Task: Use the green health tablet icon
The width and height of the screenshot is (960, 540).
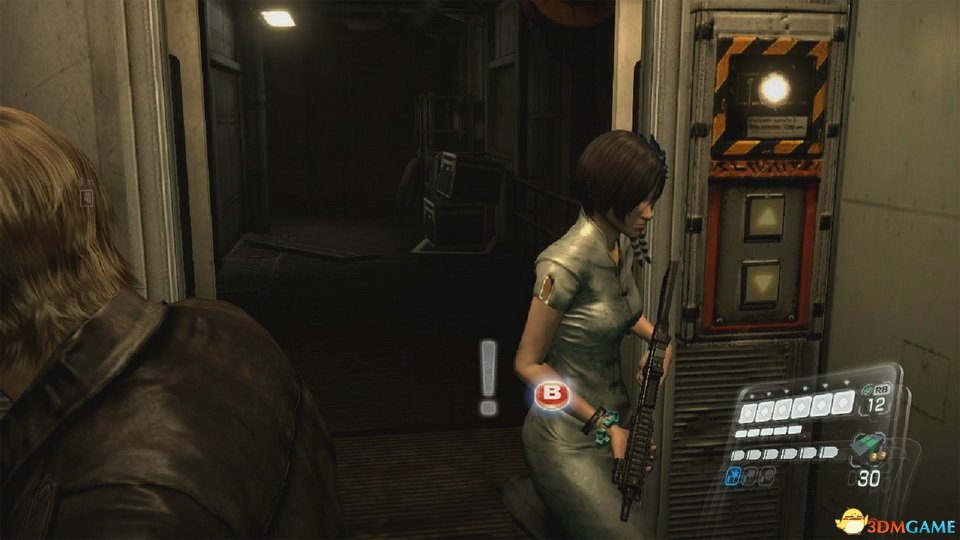Action: pyautogui.click(x=868, y=391)
